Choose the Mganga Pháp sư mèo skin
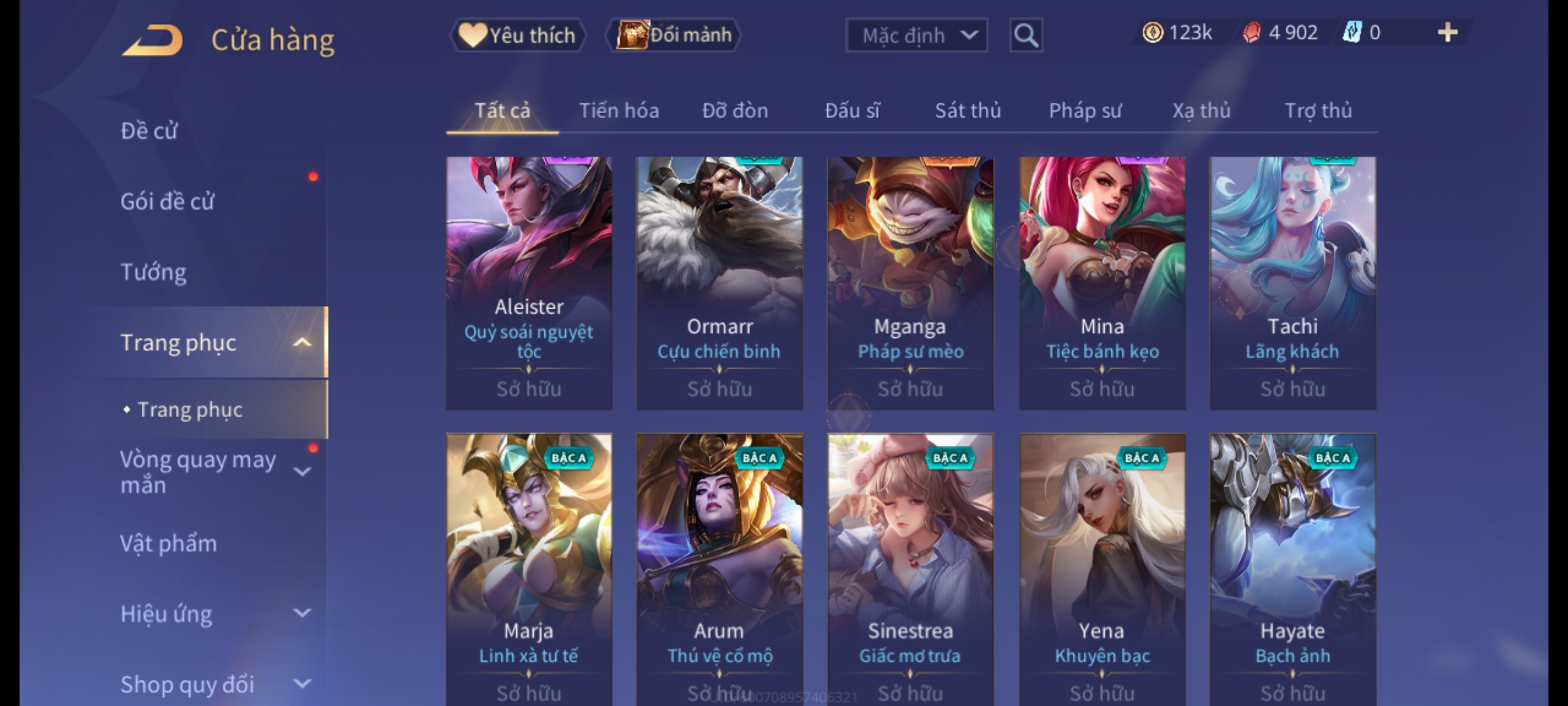 click(x=910, y=282)
